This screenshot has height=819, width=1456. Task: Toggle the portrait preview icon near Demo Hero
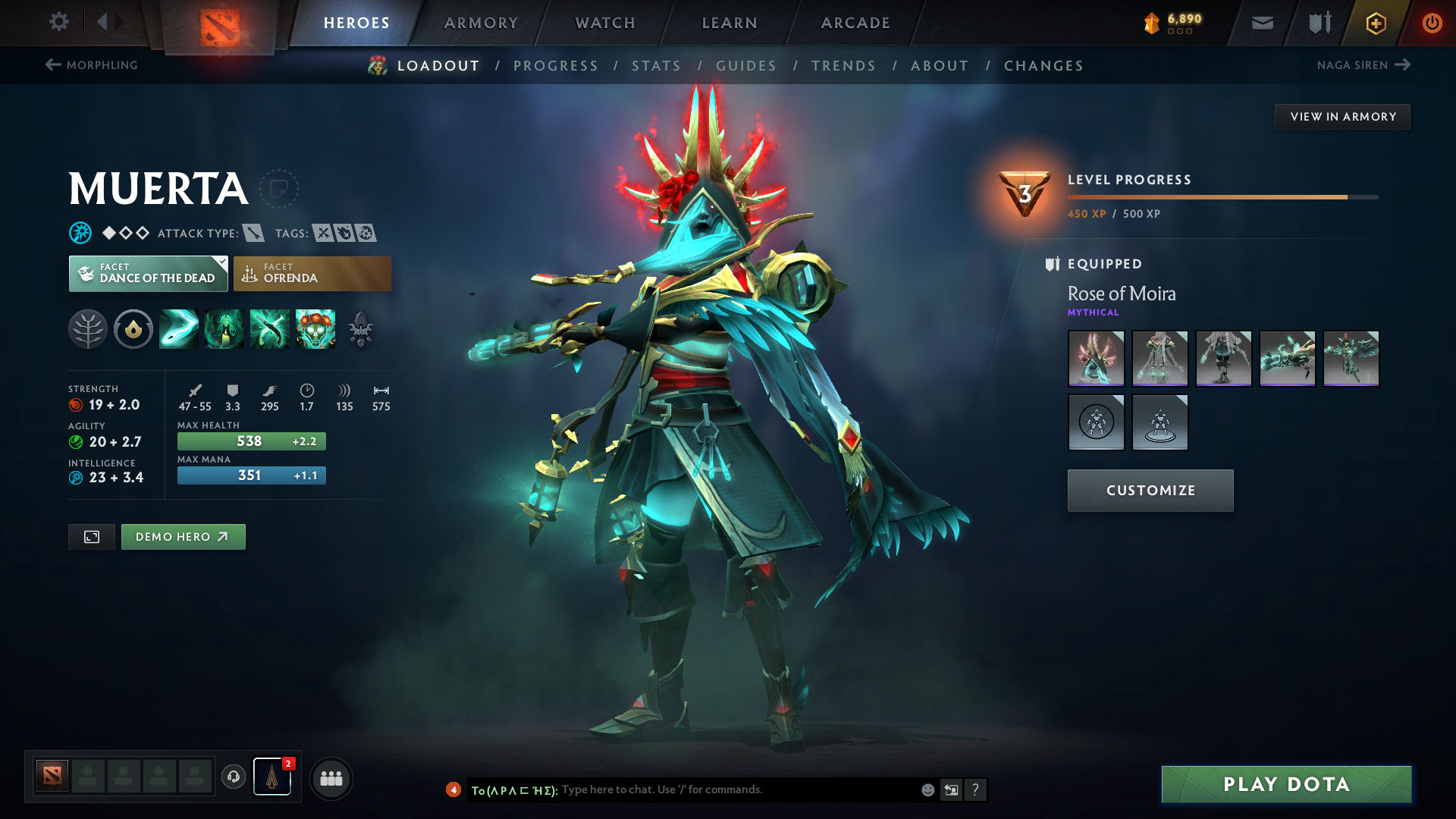91,536
